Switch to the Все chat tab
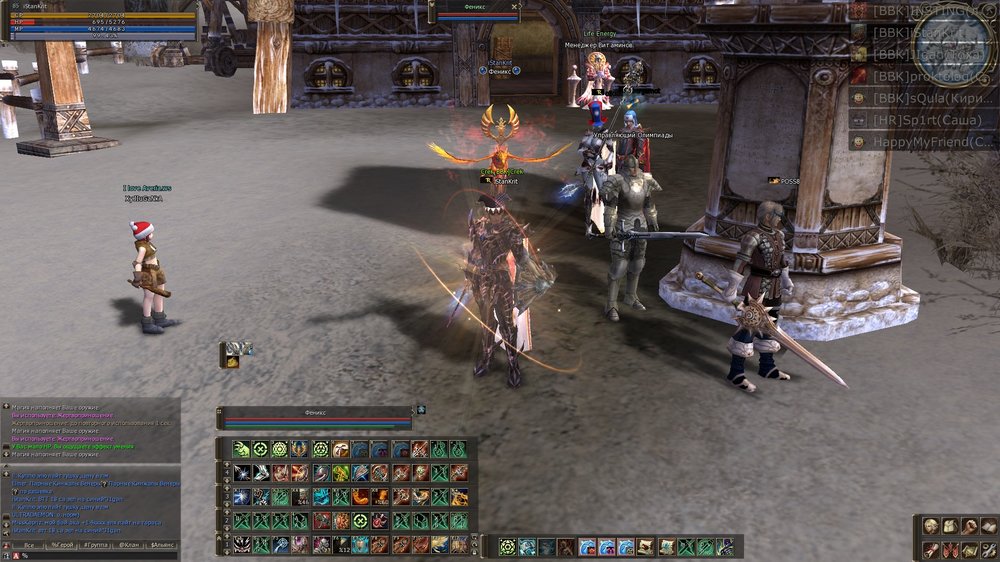Image resolution: width=1000 pixels, height=562 pixels. click(x=29, y=546)
